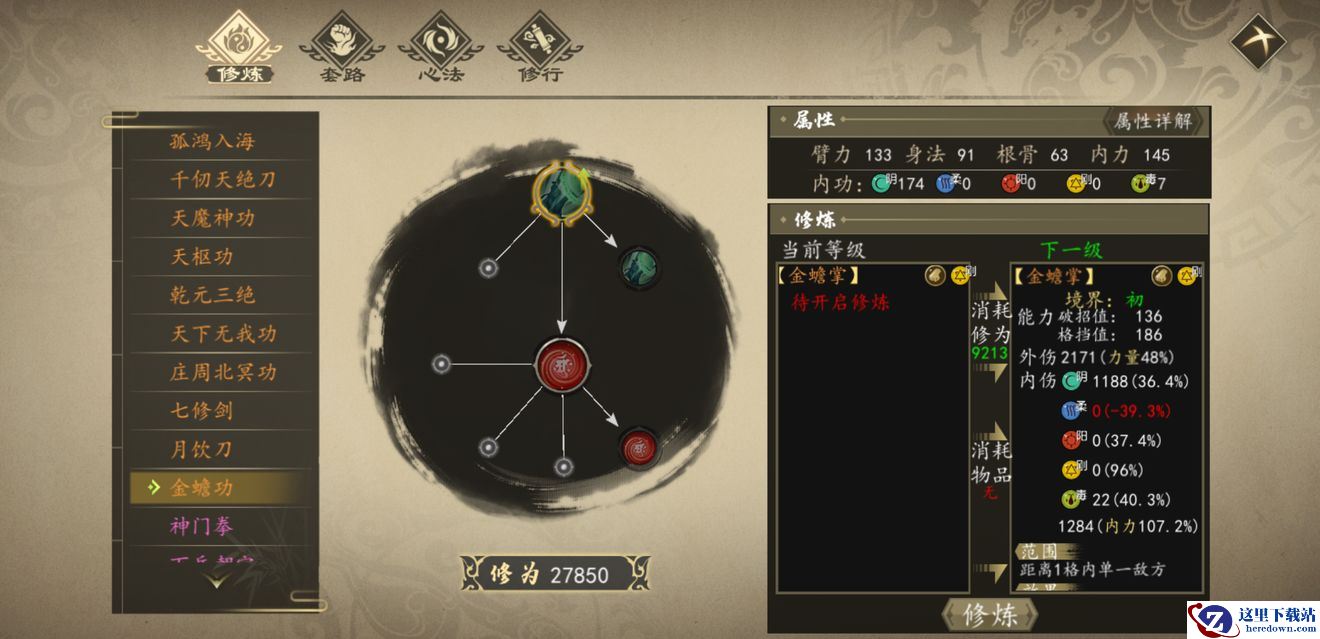Pick 天枢功 from the list
1320x639 pixels.
[x=202, y=257]
